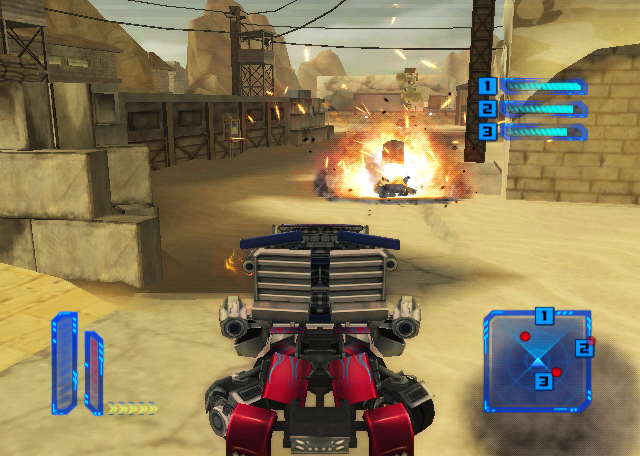Choose the number 2 icon beside the status bars

click(x=487, y=109)
